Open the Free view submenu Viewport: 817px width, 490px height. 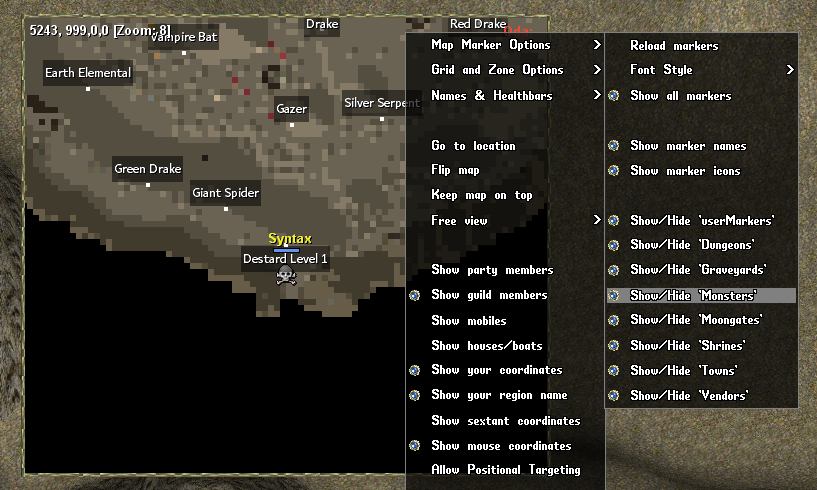coord(459,221)
